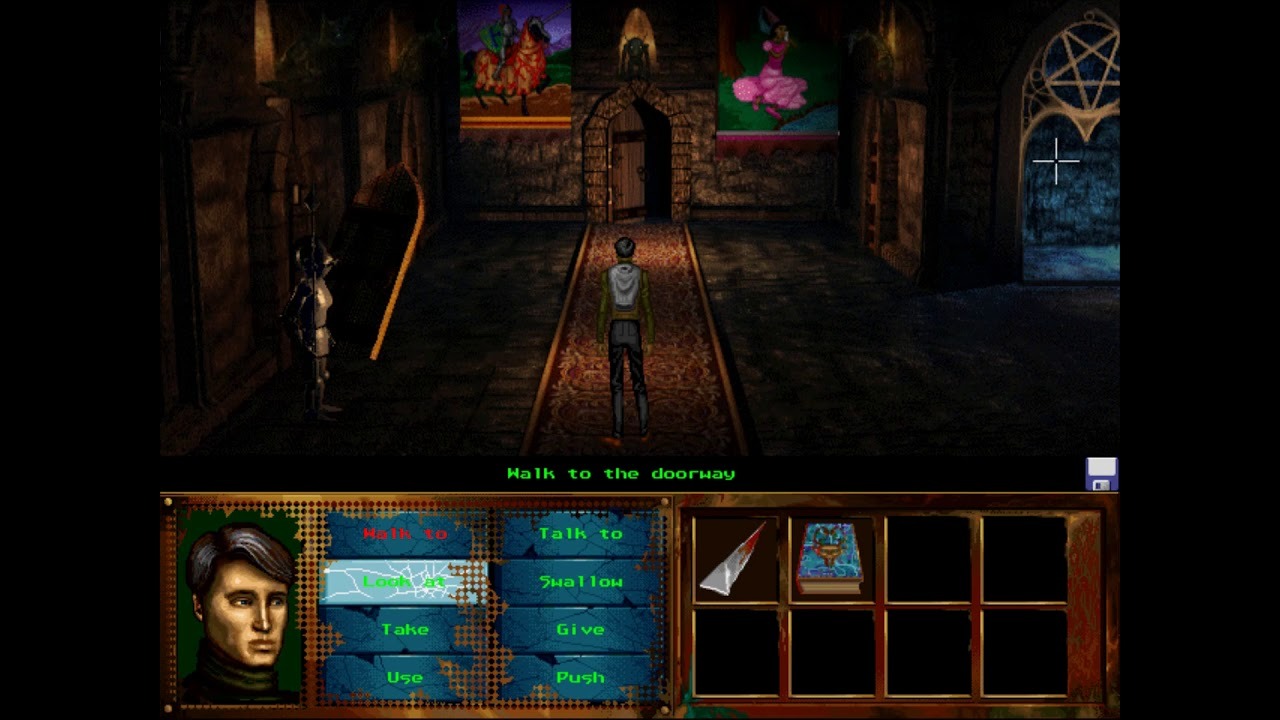Select the "Talk to" verb
This screenshot has height=720, width=1280.
(581, 534)
